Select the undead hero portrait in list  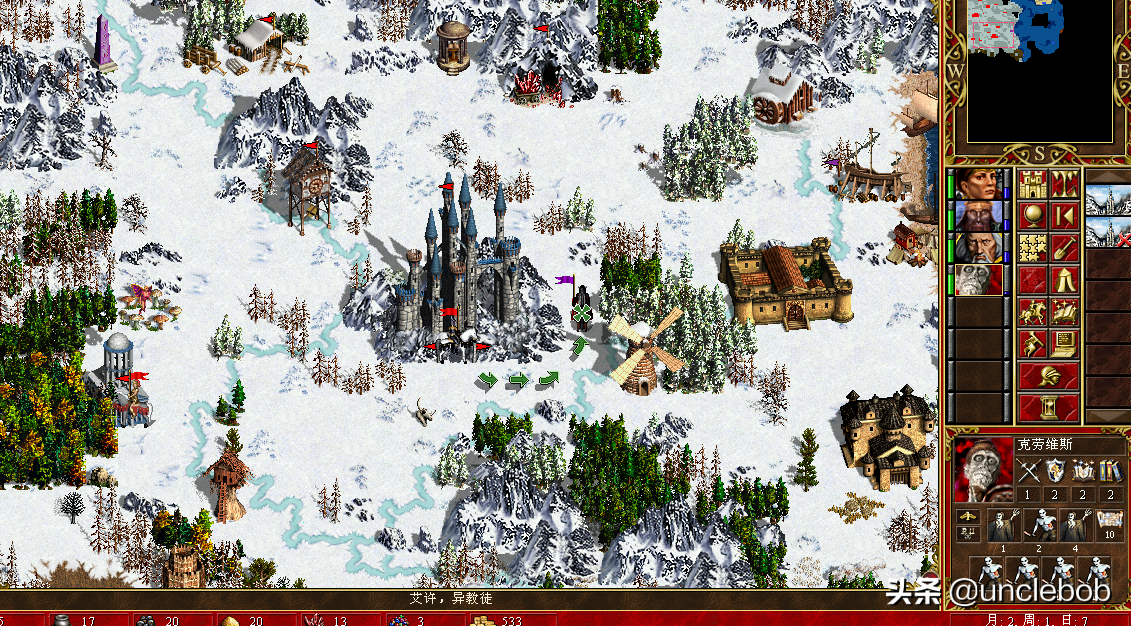[x=979, y=279]
